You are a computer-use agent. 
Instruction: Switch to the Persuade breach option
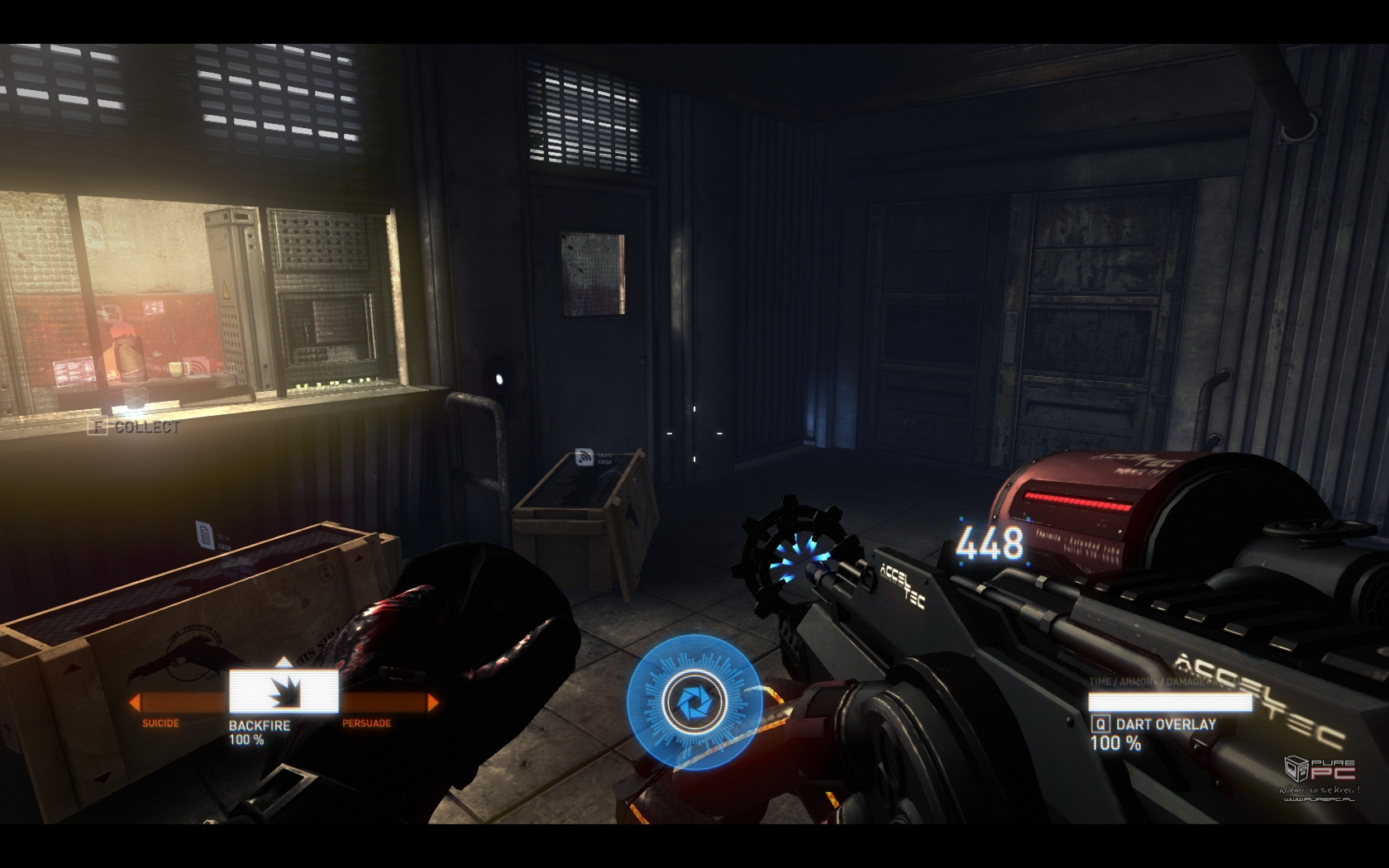click(366, 723)
